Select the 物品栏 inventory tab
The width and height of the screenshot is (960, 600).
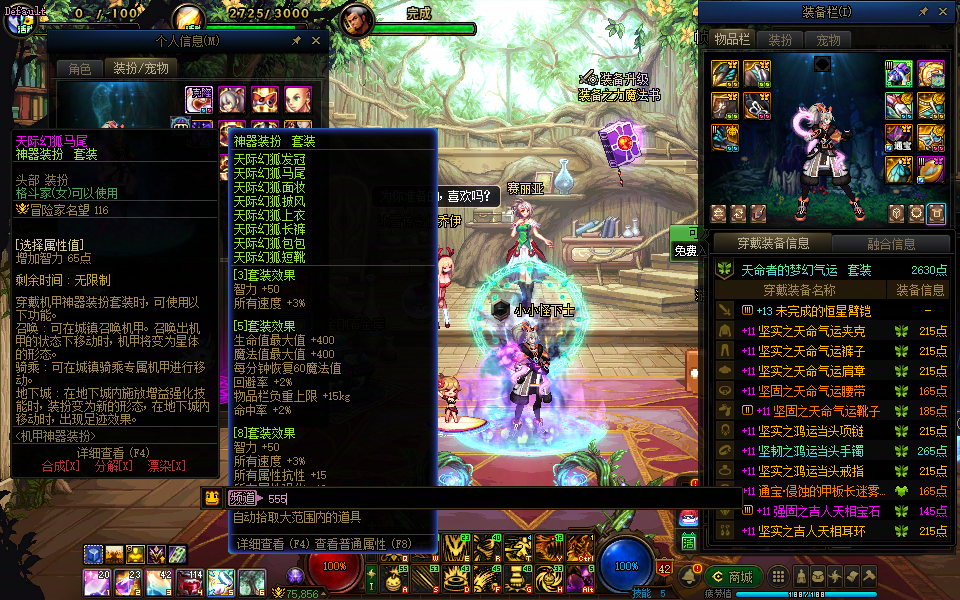[x=732, y=40]
